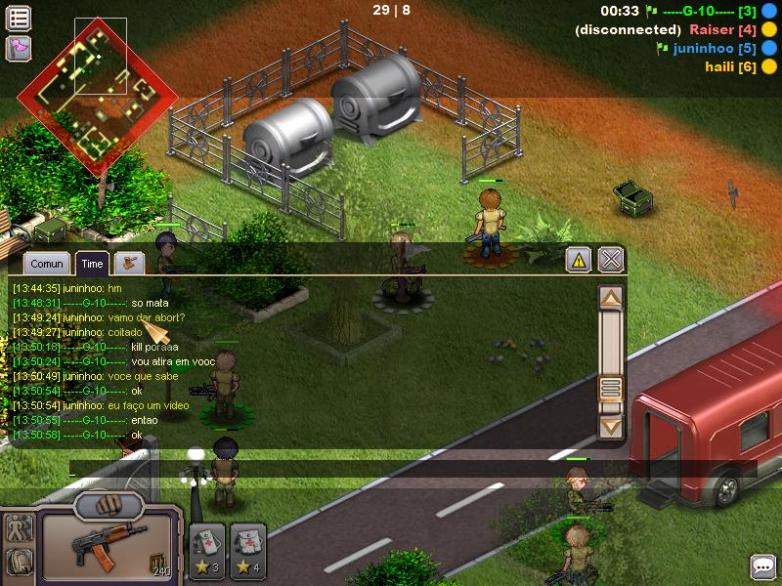Click the chat scrollbar handle
This screenshot has height=586, width=782.
[610, 388]
